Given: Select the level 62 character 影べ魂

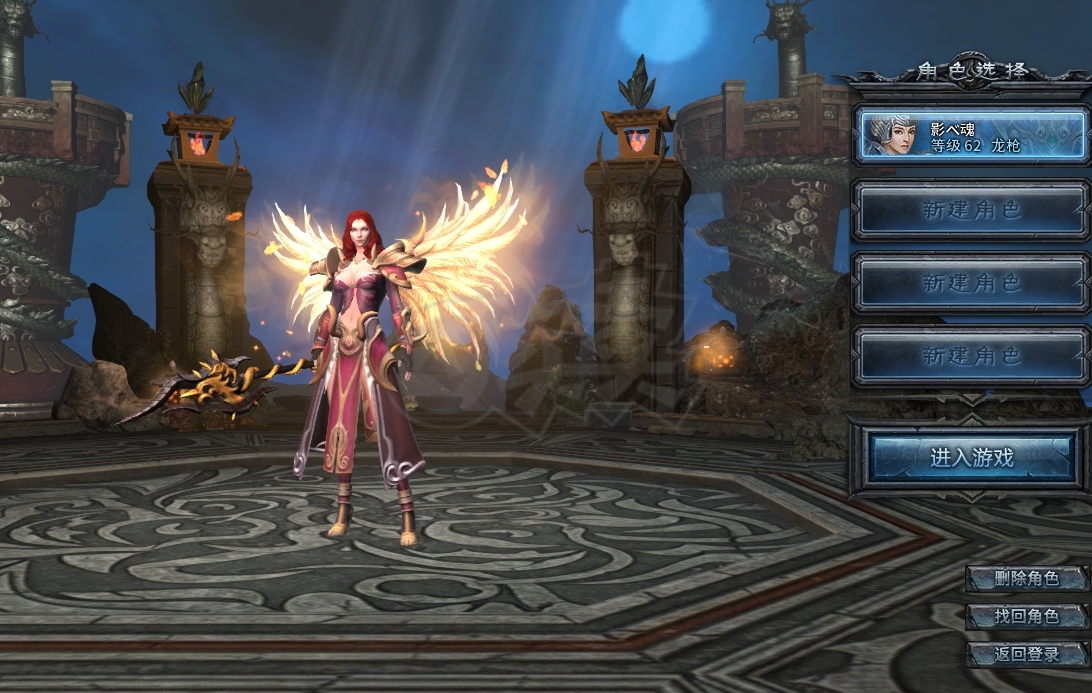Looking at the screenshot, I should 971,135.
